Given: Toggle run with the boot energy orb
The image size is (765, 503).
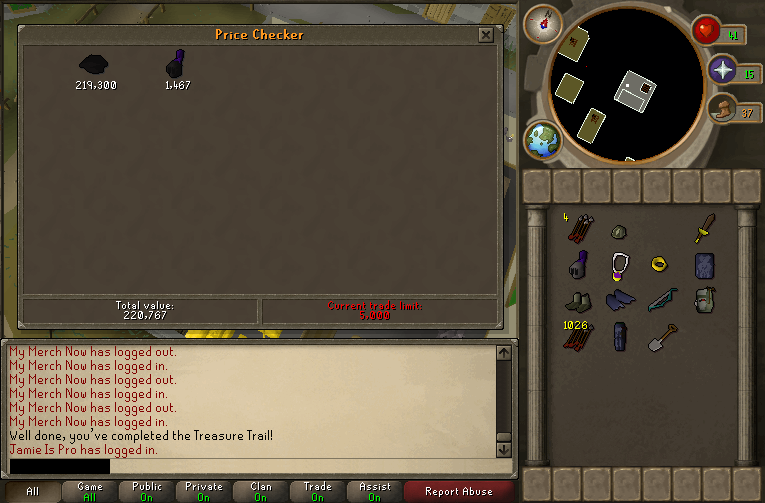Looking at the screenshot, I should (721, 110).
